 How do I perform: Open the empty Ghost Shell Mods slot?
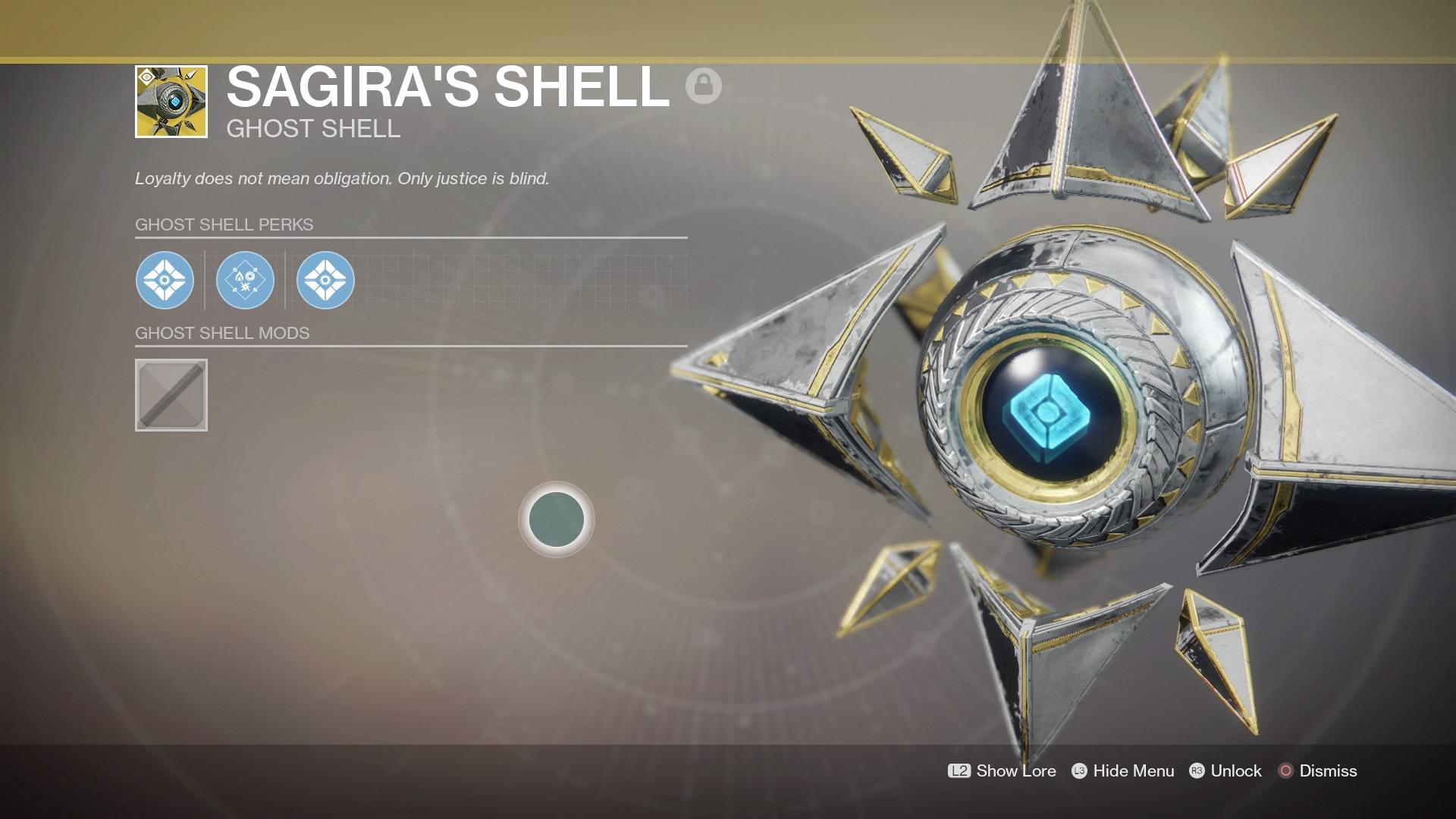tap(171, 395)
